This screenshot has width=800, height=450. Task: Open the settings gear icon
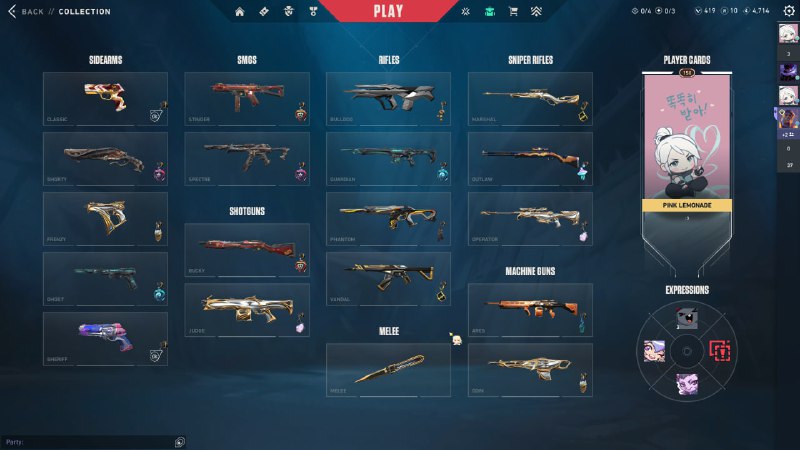[788, 12]
